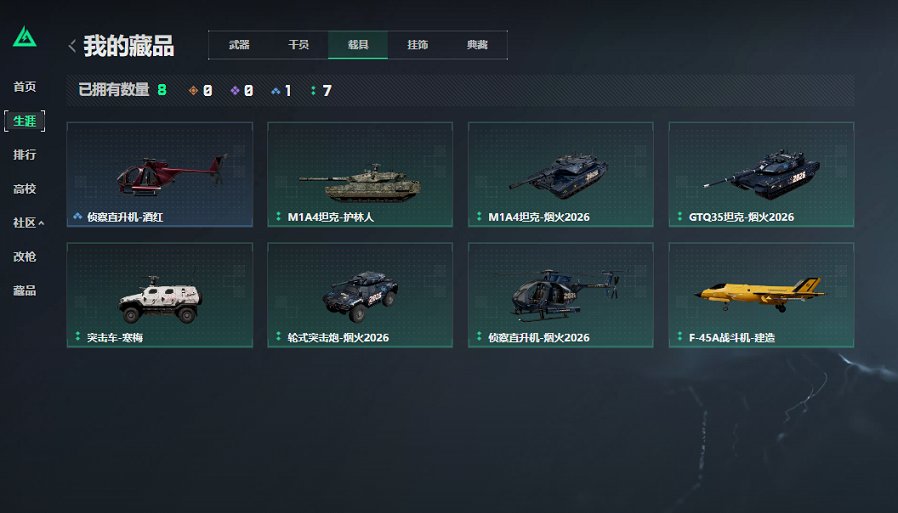The width and height of the screenshot is (898, 513).
Task: Open the 高校 sidebar entry
Action: (x=25, y=189)
